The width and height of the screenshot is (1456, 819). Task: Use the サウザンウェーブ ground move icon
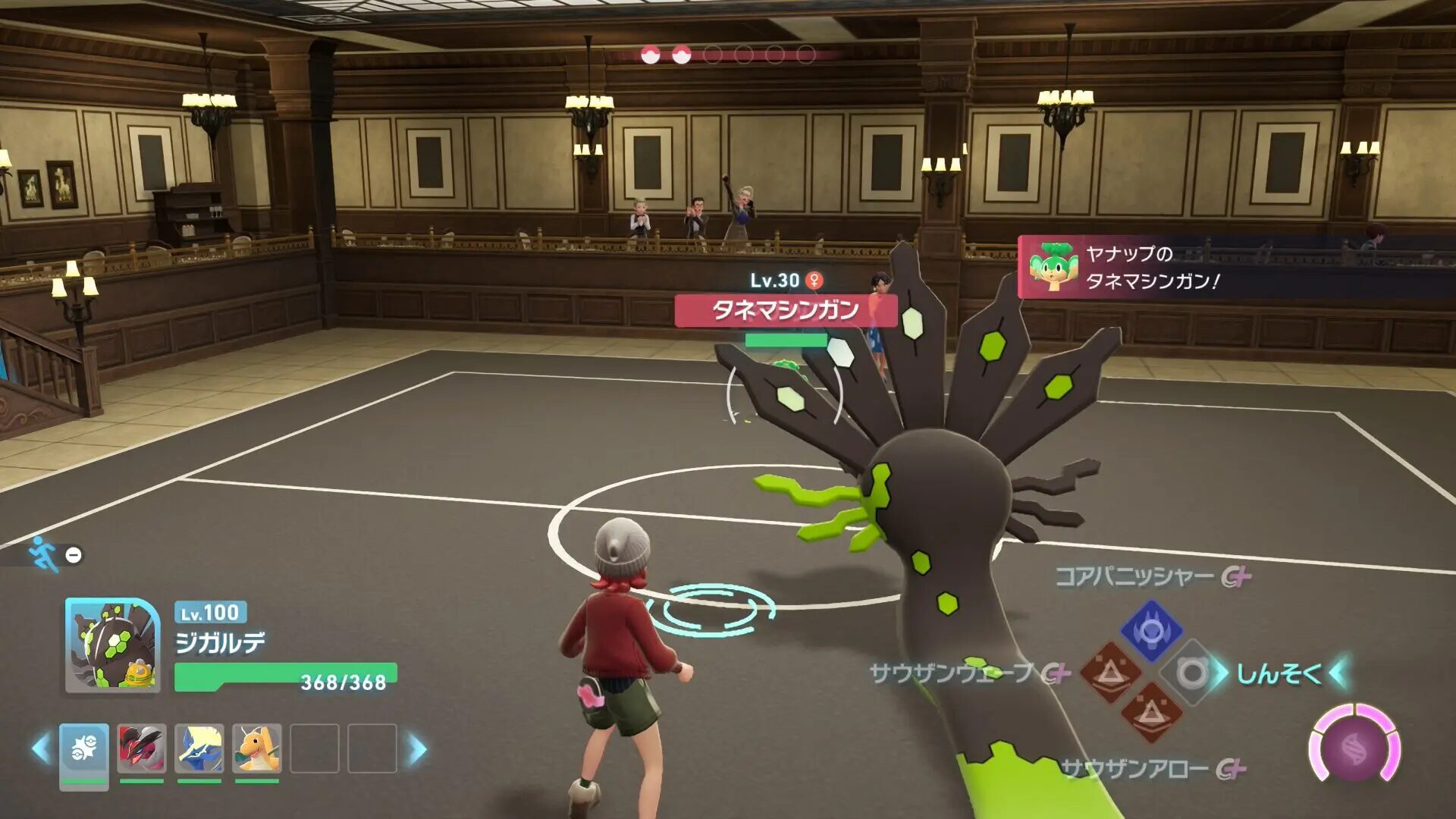tap(1110, 672)
